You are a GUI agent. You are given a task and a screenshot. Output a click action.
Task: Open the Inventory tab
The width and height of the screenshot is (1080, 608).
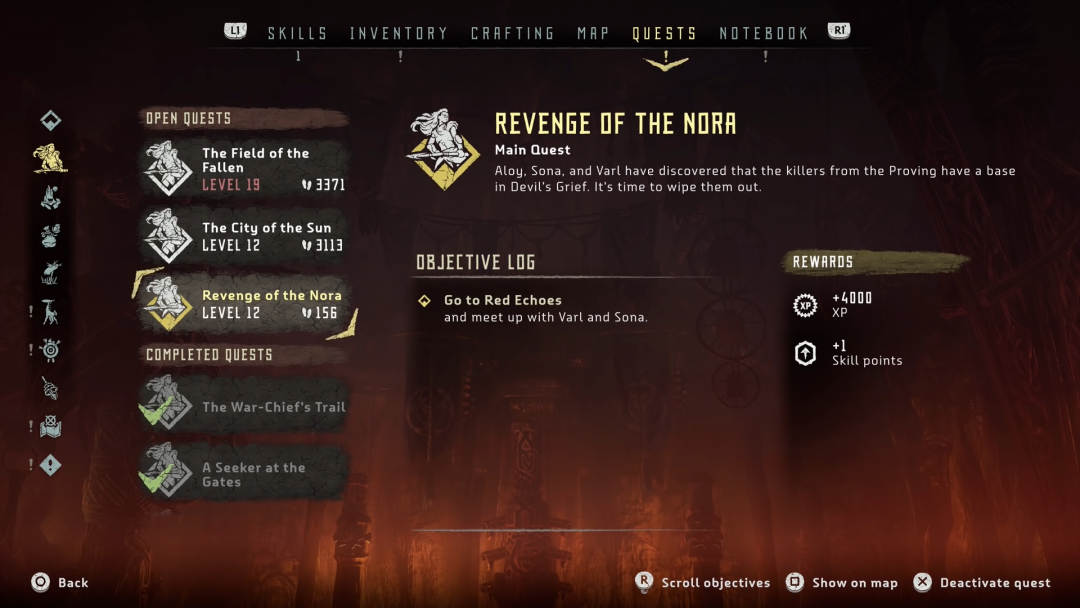point(400,34)
